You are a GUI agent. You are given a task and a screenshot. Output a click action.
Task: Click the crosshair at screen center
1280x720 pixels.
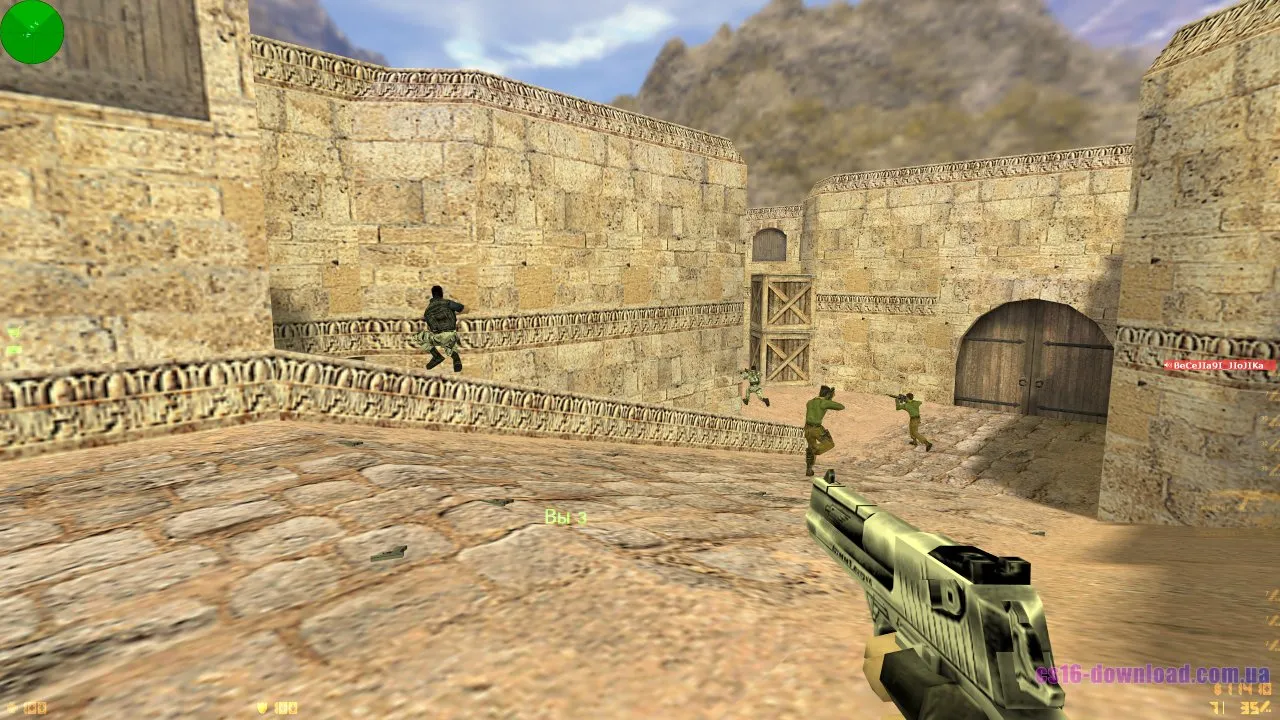pos(640,360)
